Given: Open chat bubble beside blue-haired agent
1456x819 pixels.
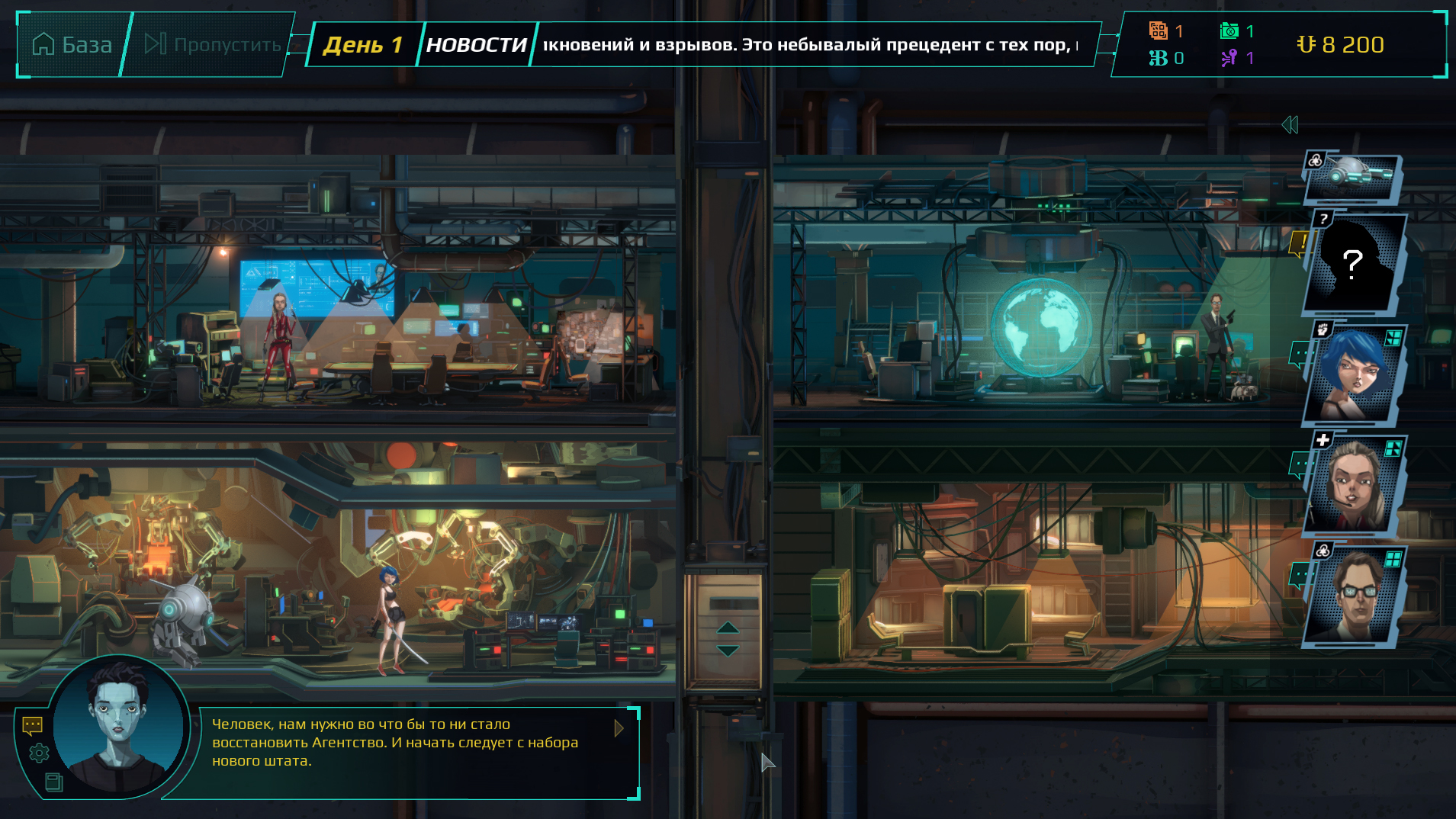Looking at the screenshot, I should 1299,355.
